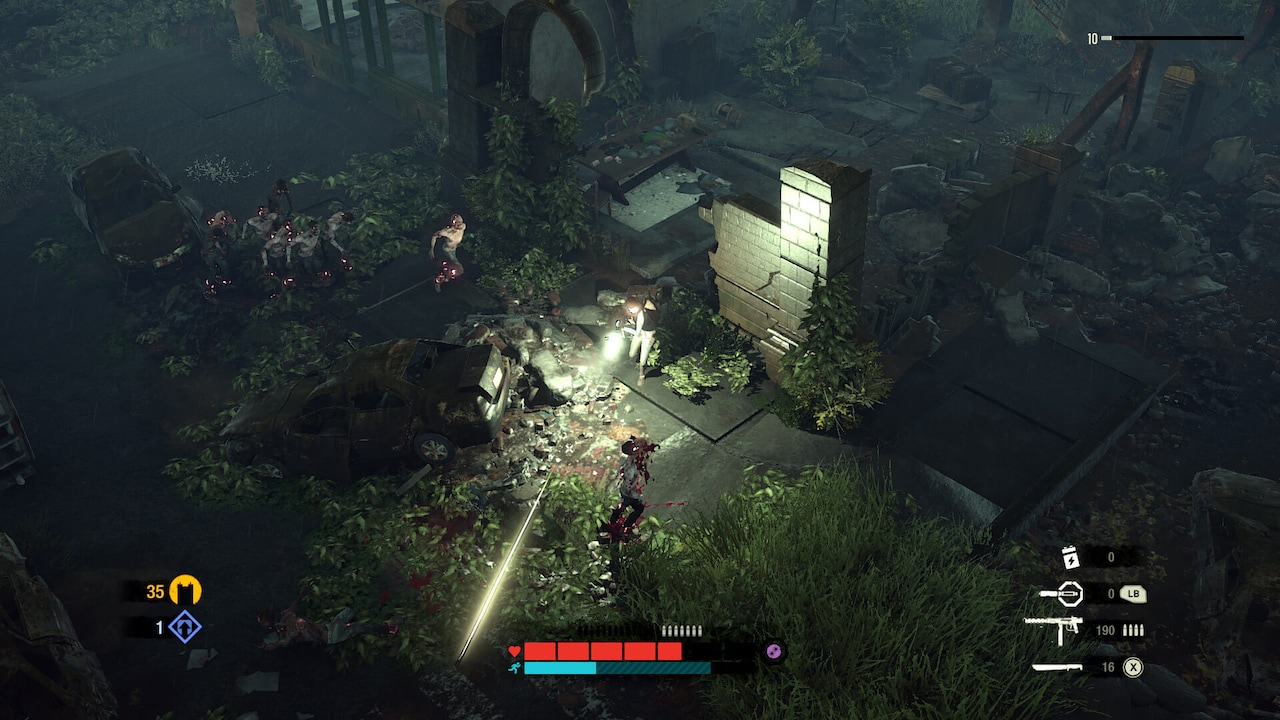1280x720 pixels.
Task: Select the purple grenade orb icon
Action: [x=773, y=650]
